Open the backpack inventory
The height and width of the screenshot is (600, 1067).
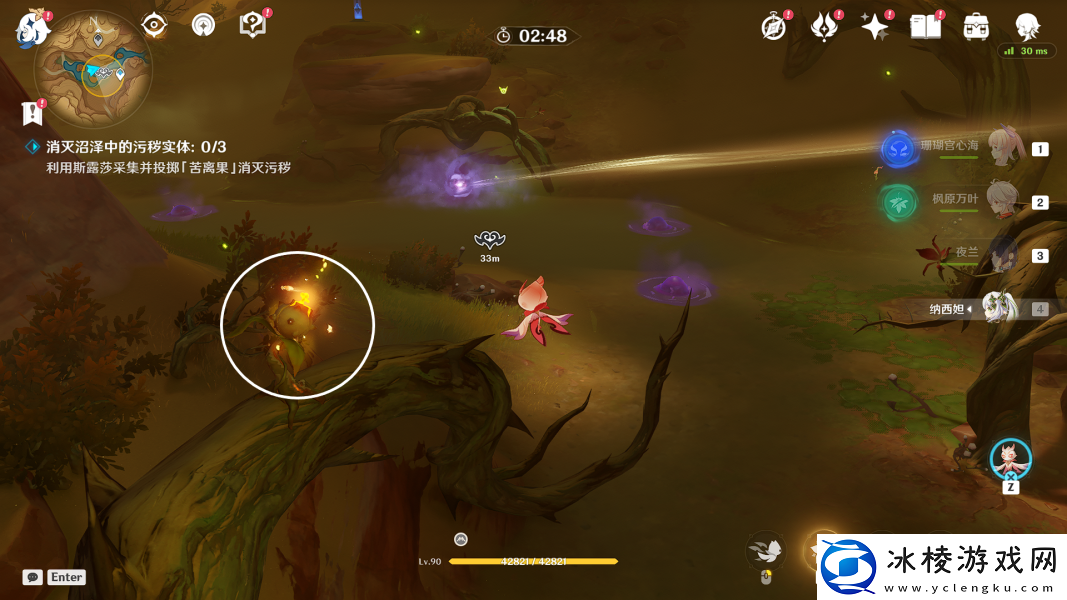click(976, 27)
